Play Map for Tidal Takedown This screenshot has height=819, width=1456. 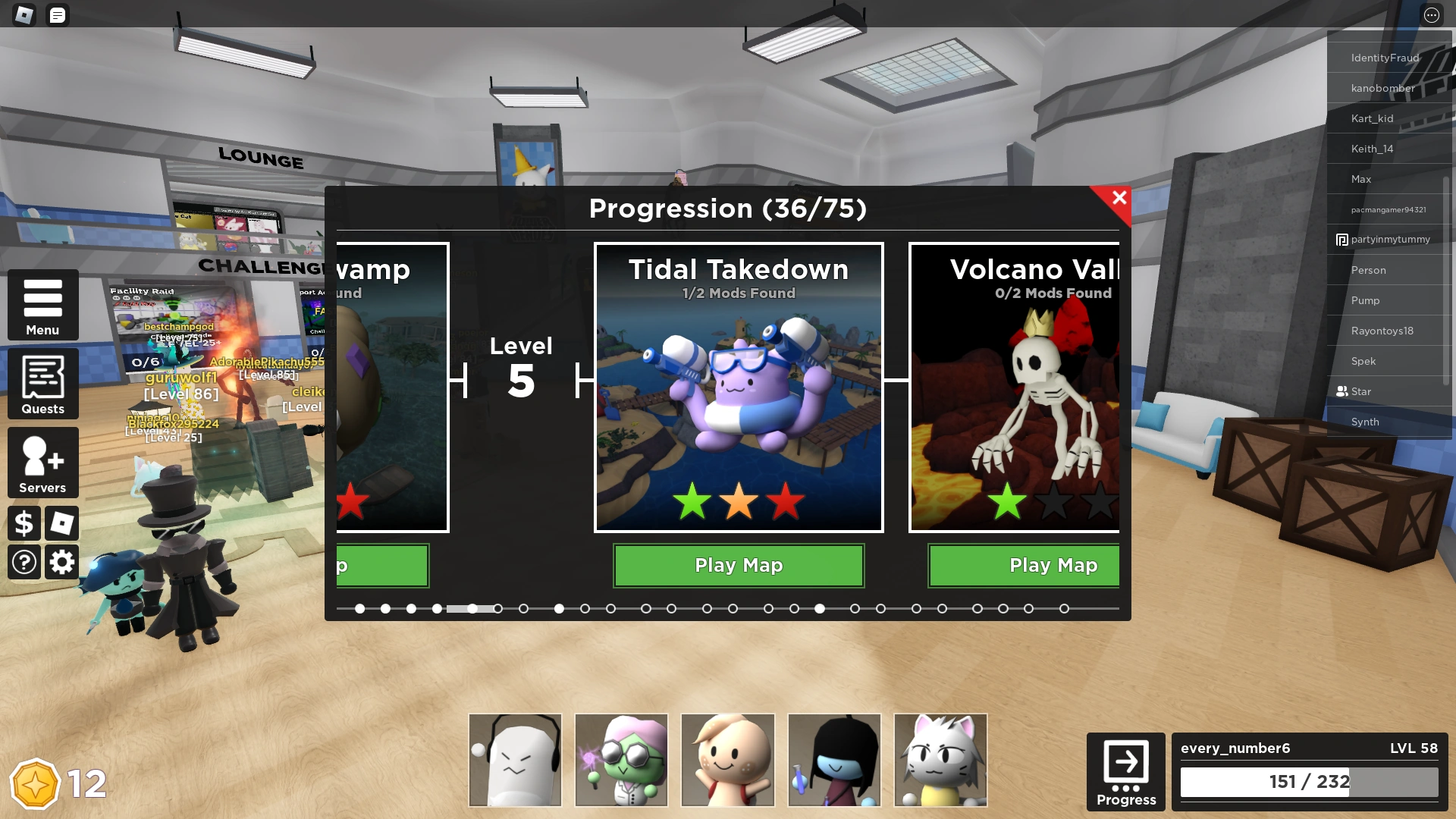[739, 565]
